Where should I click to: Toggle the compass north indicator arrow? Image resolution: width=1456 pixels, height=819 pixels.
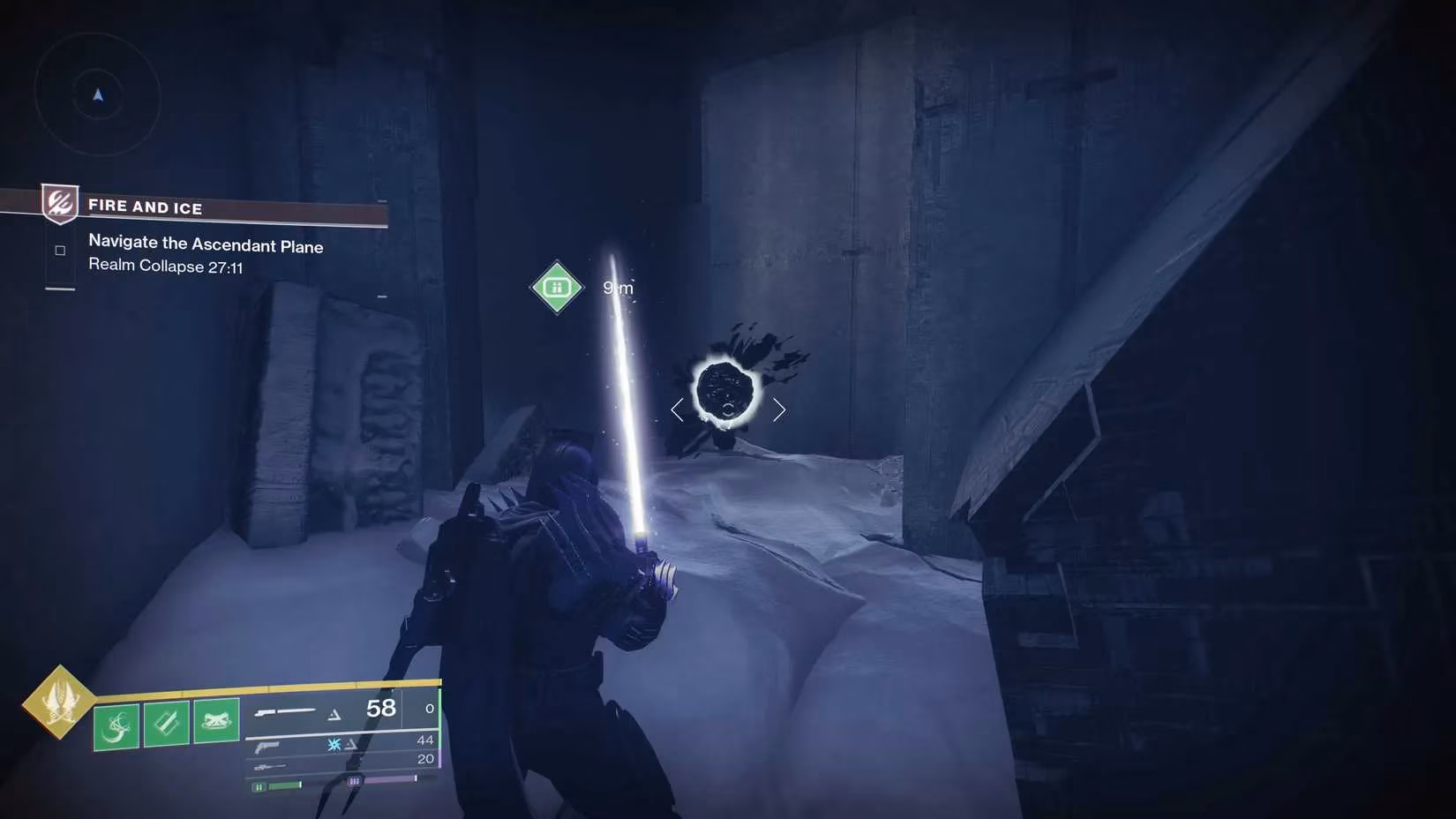click(x=97, y=97)
